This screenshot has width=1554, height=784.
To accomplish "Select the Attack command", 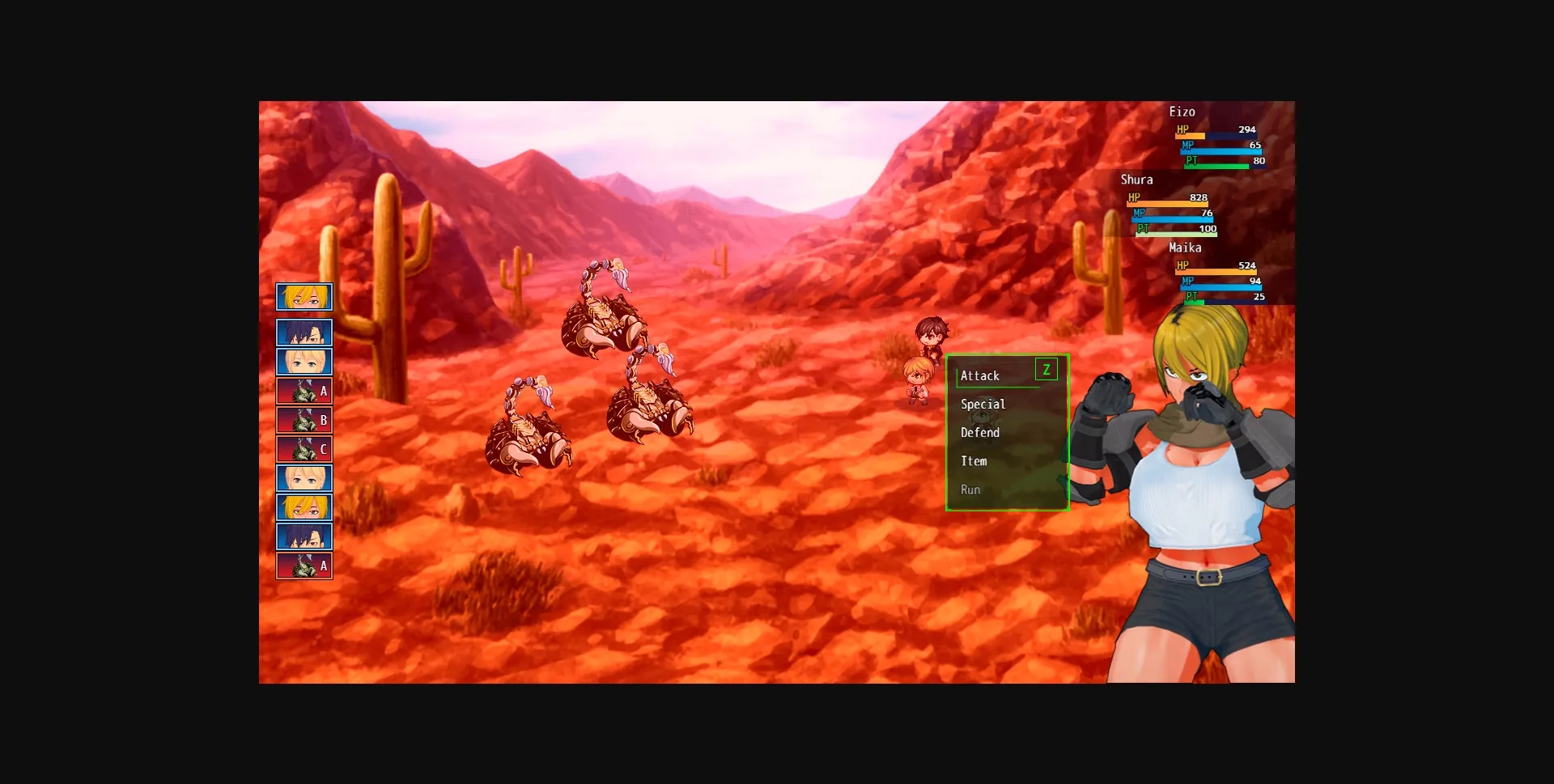I will point(980,375).
